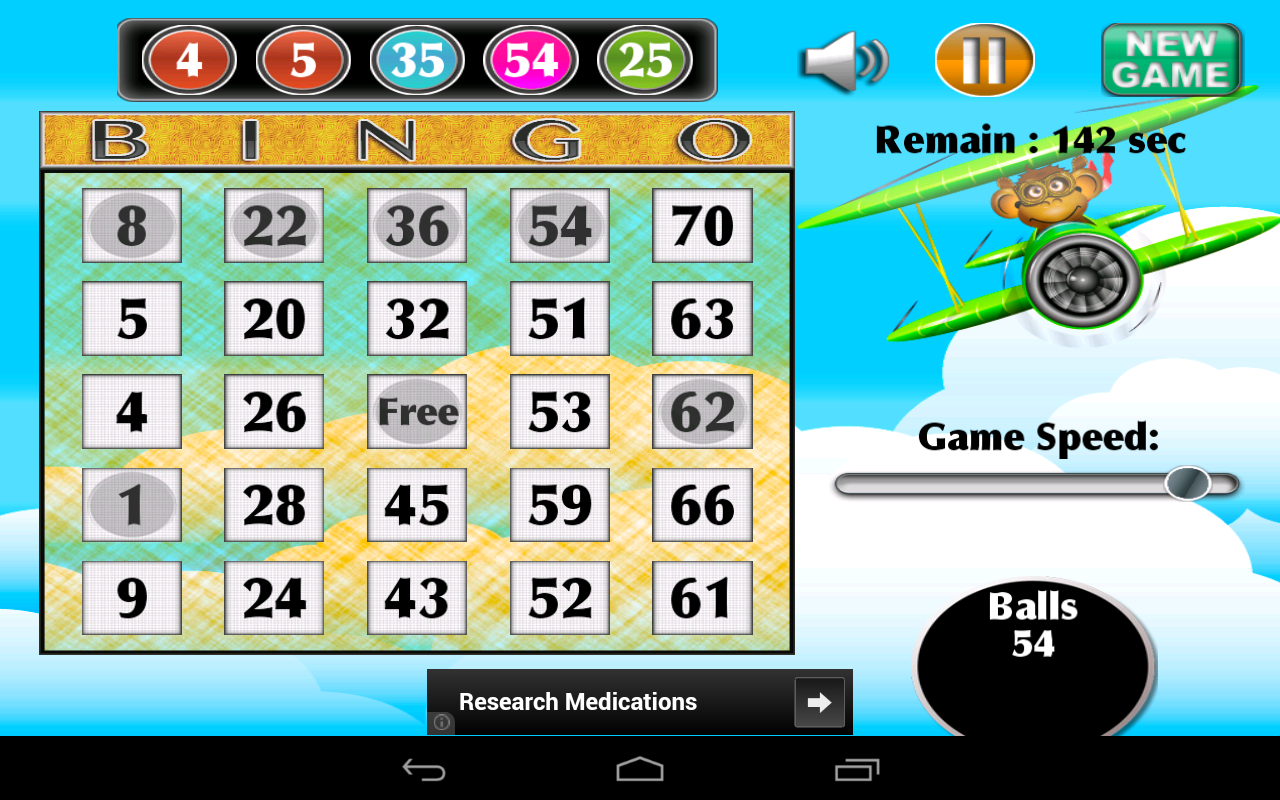
Task: Click the green called ball 25
Action: pos(645,60)
